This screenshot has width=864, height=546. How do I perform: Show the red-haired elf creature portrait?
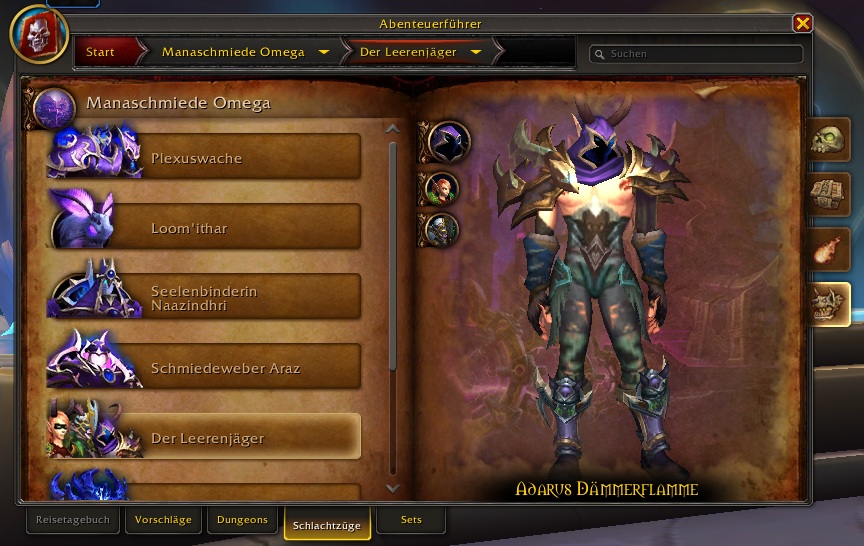coord(442,187)
